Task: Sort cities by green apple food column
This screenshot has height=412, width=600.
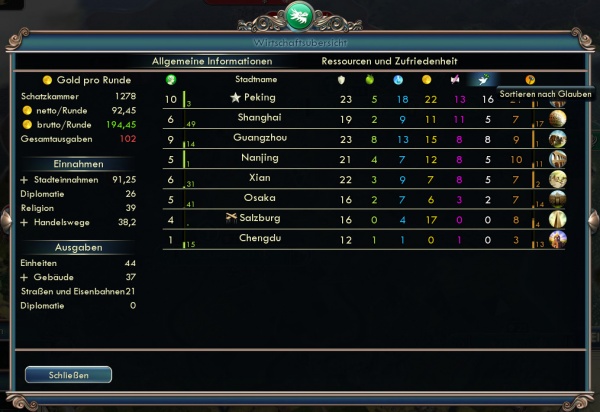Action: point(370,79)
